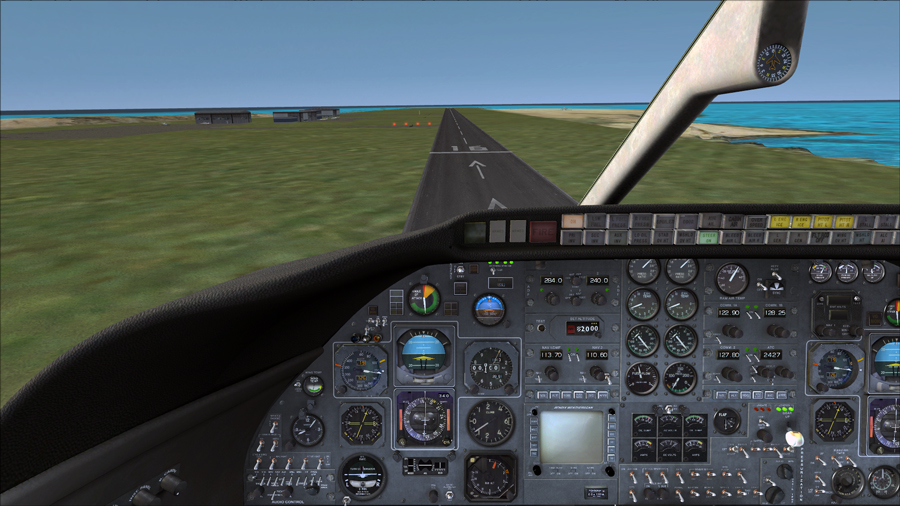Select the COMM 2 frequency window 127.80
This screenshot has height=506, width=900.
pyautogui.click(x=729, y=355)
